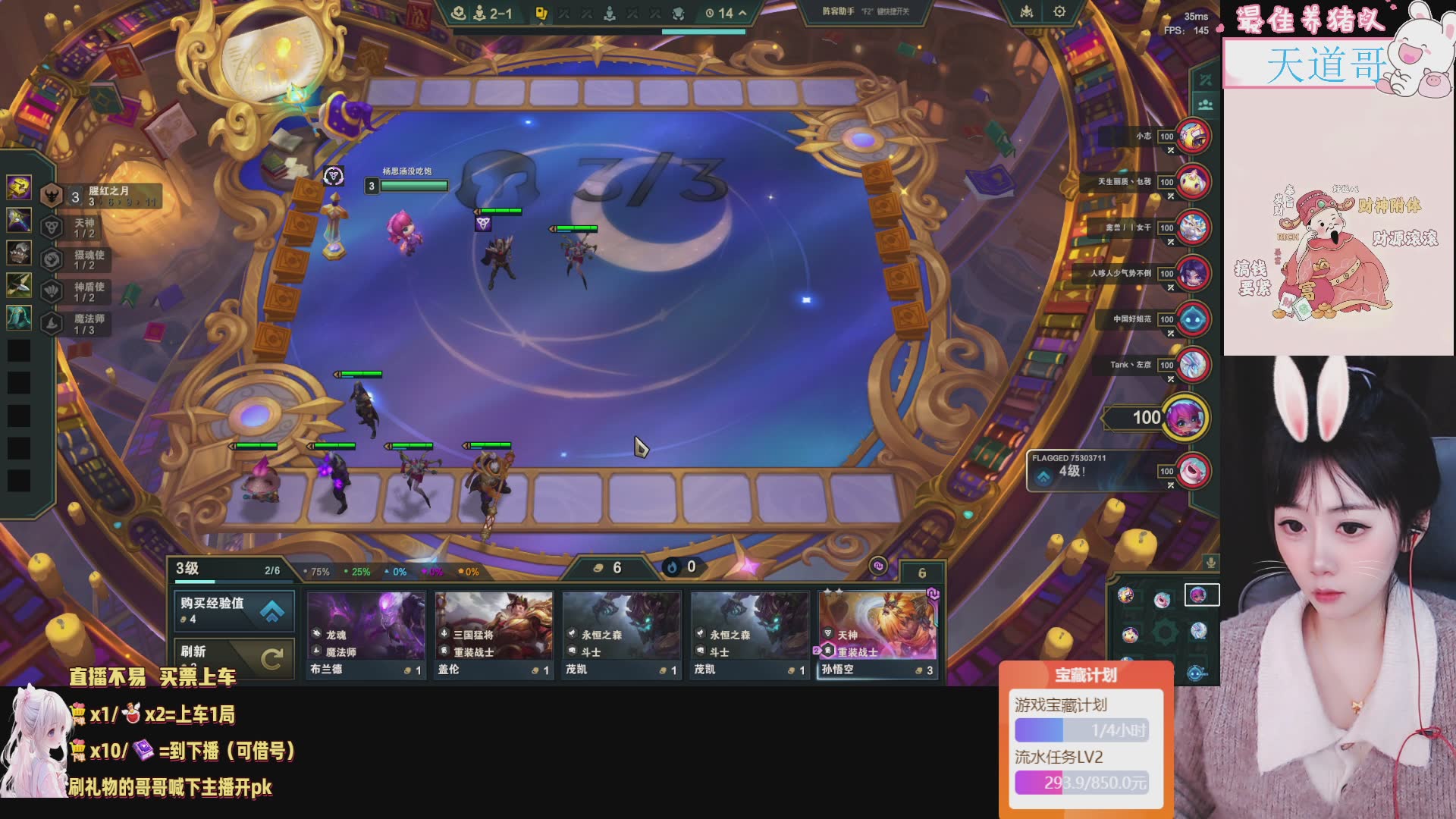Select the highlighted pink-haired avatar on minimap

1198,595
